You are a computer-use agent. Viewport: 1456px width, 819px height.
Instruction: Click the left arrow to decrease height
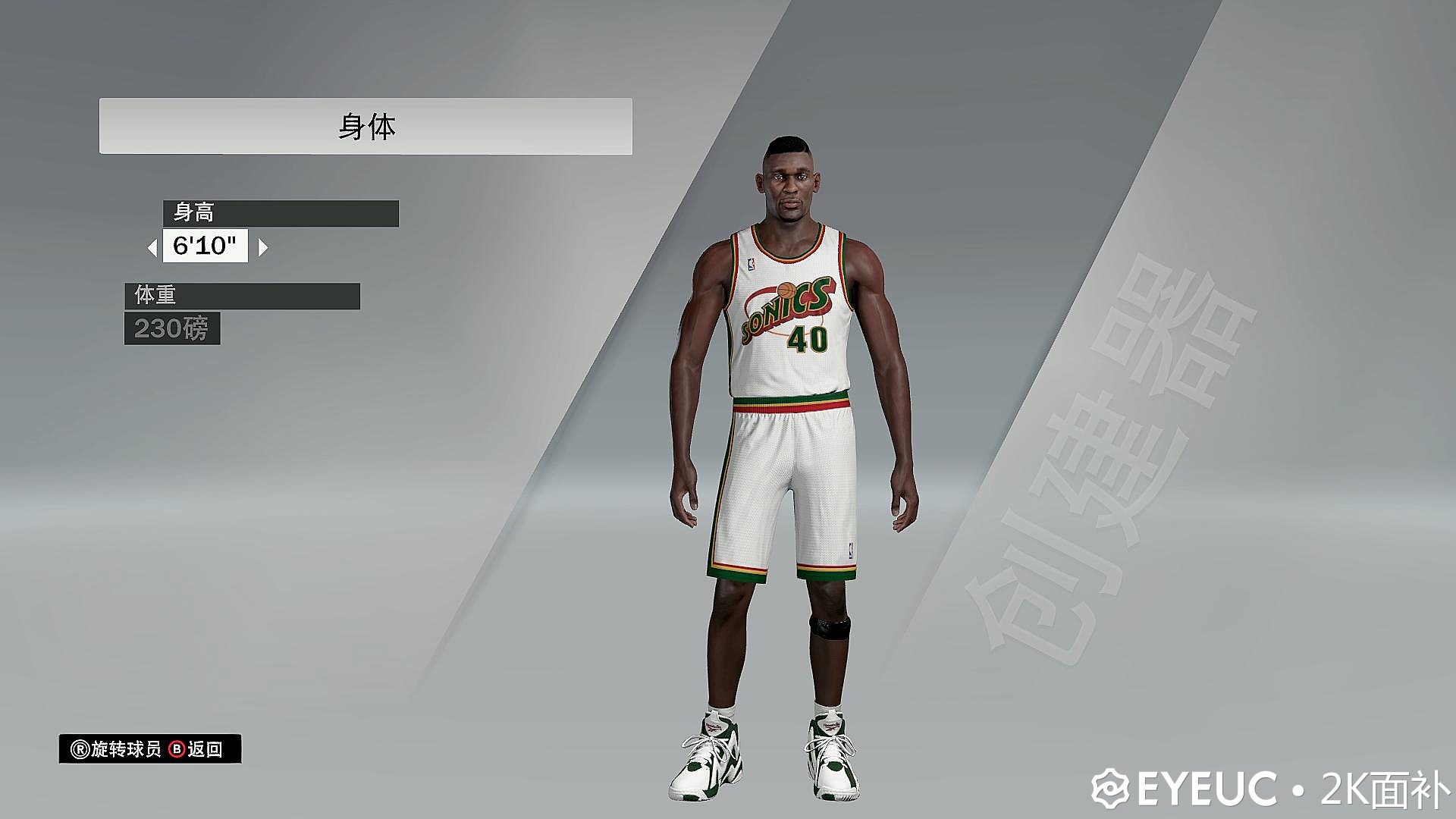click(154, 247)
